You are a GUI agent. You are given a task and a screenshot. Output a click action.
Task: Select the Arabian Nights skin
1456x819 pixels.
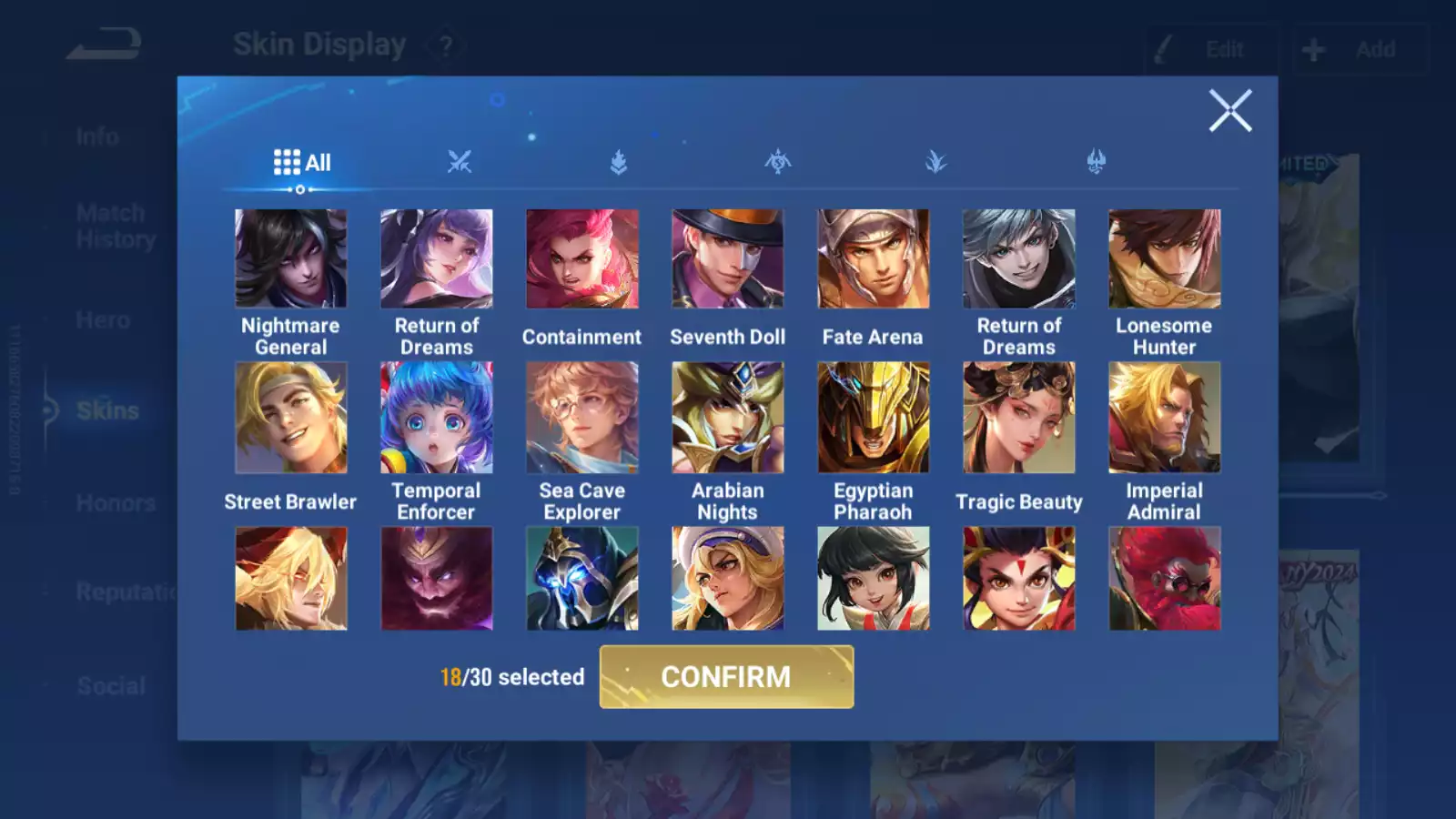click(x=728, y=418)
